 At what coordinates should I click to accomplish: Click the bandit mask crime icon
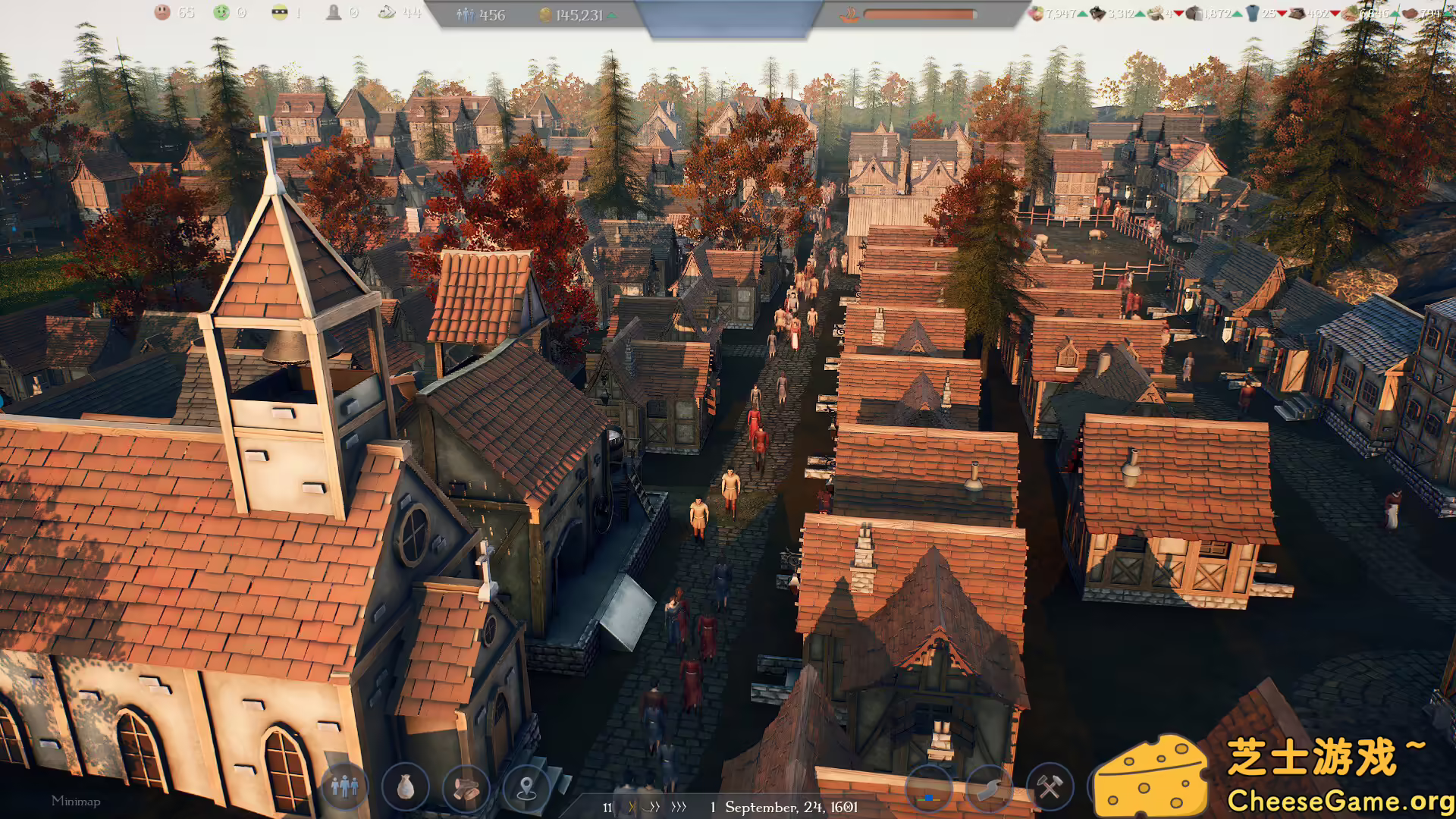278,12
